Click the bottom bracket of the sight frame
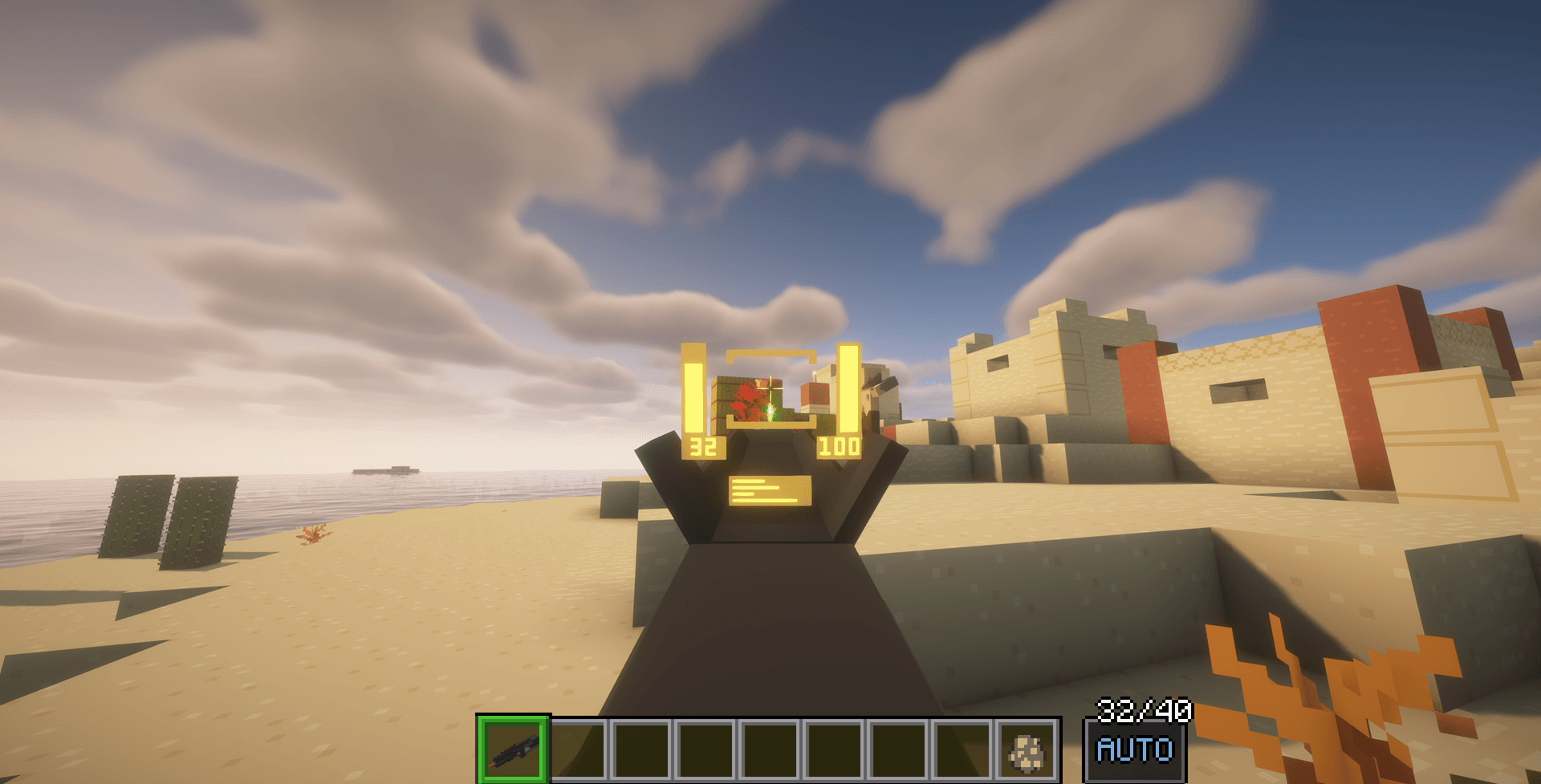 [770, 424]
